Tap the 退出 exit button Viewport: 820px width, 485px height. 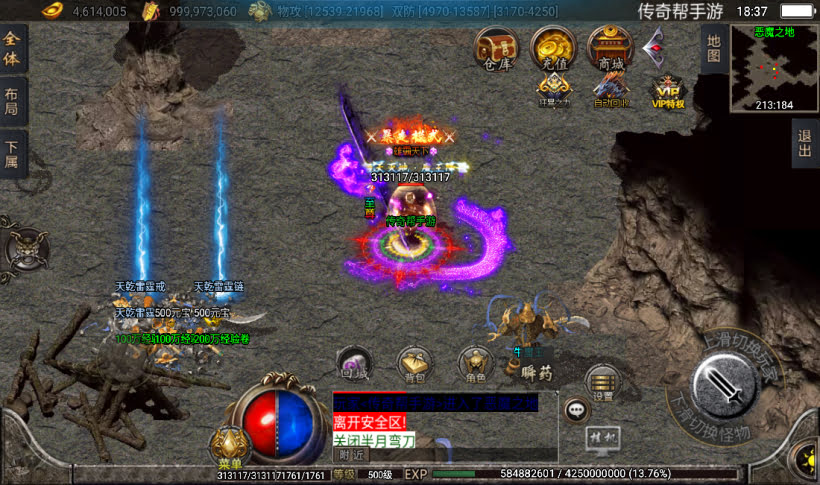coord(805,143)
